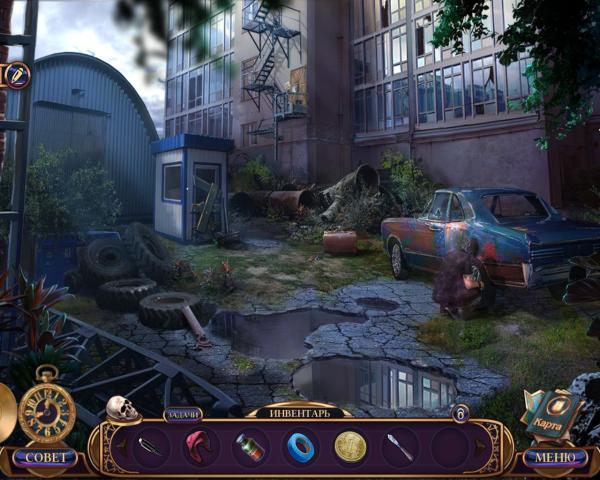Show the Задачи tasks list
Viewport: 600px width, 480px height.
(x=183, y=413)
